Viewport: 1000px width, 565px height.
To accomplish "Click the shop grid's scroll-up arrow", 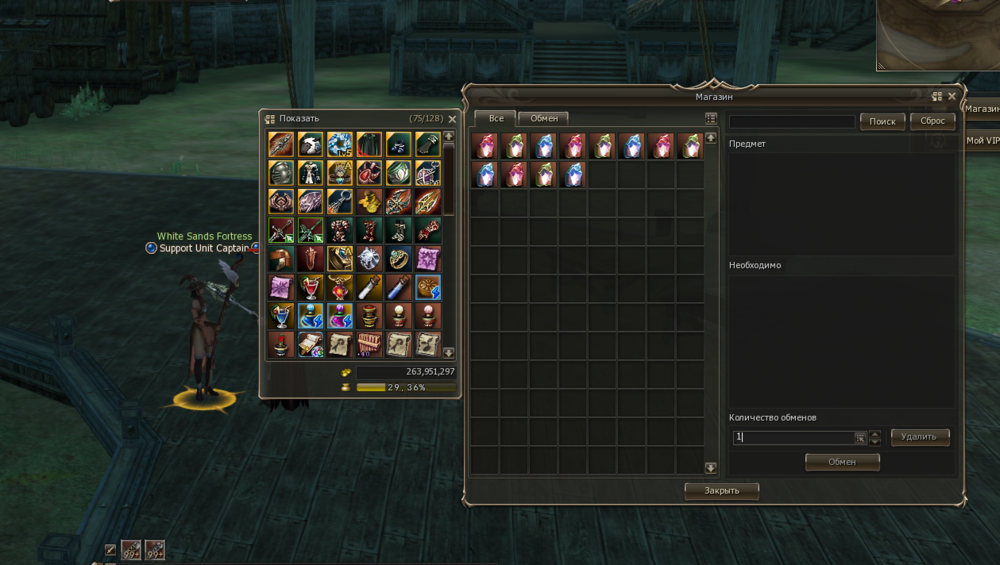I will (711, 136).
